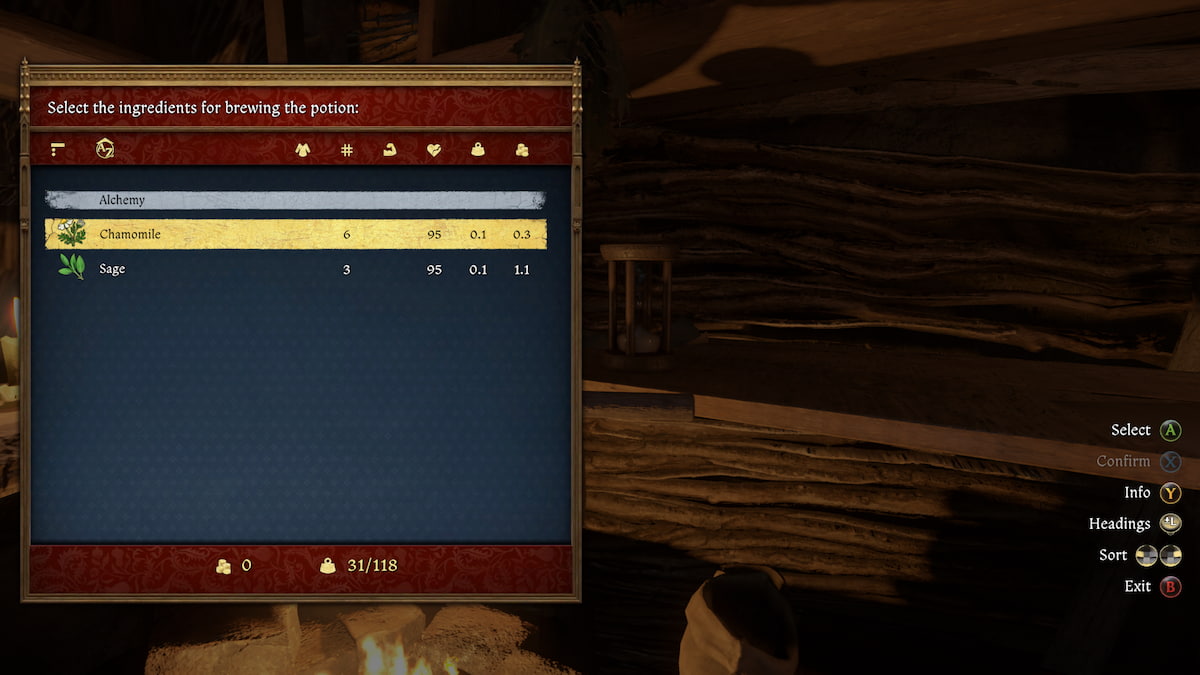
Task: Sort by condition using the heart icon
Action: click(434, 150)
